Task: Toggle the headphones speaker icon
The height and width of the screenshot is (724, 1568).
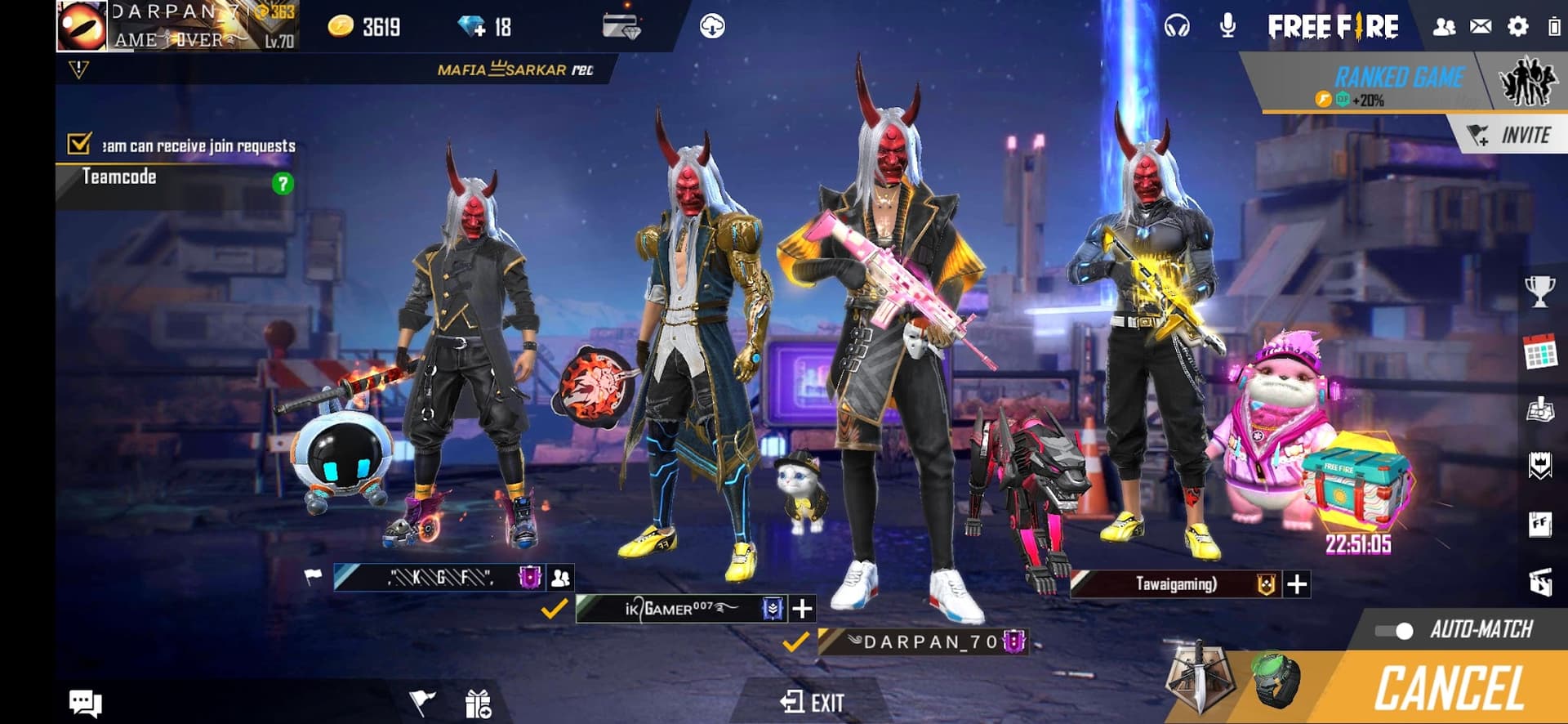Action: [x=1177, y=27]
